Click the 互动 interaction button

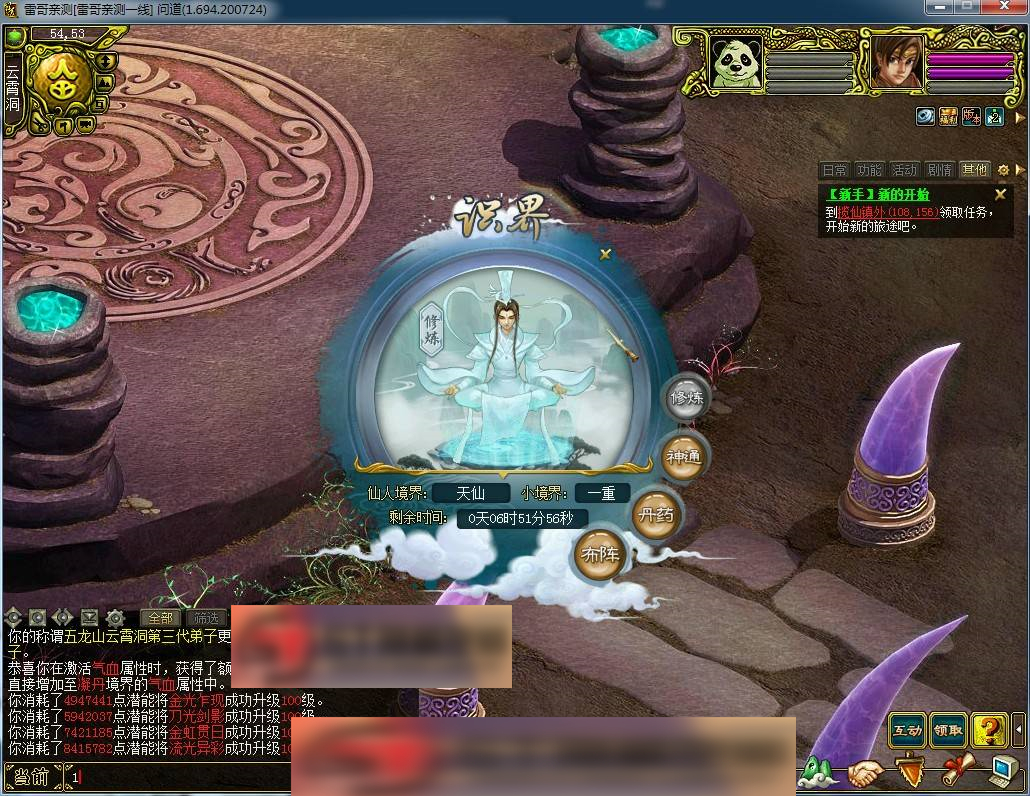click(907, 730)
